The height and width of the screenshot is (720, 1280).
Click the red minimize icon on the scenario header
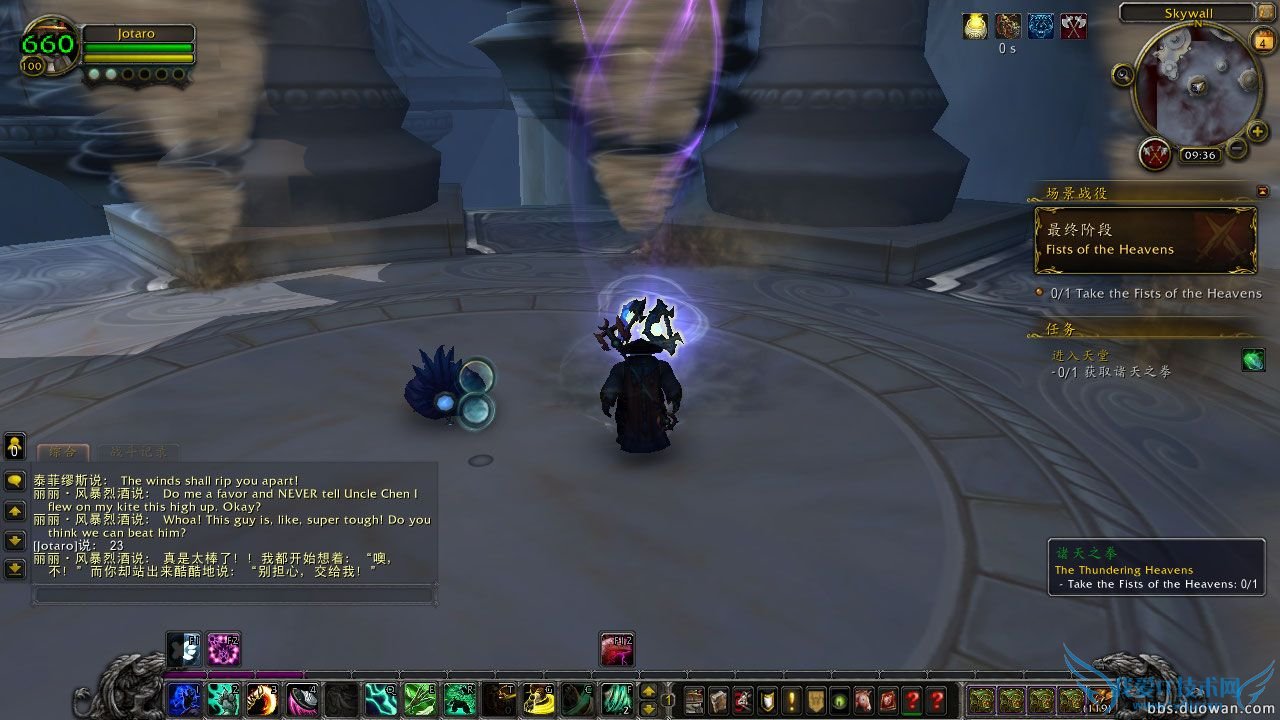coord(1262,190)
